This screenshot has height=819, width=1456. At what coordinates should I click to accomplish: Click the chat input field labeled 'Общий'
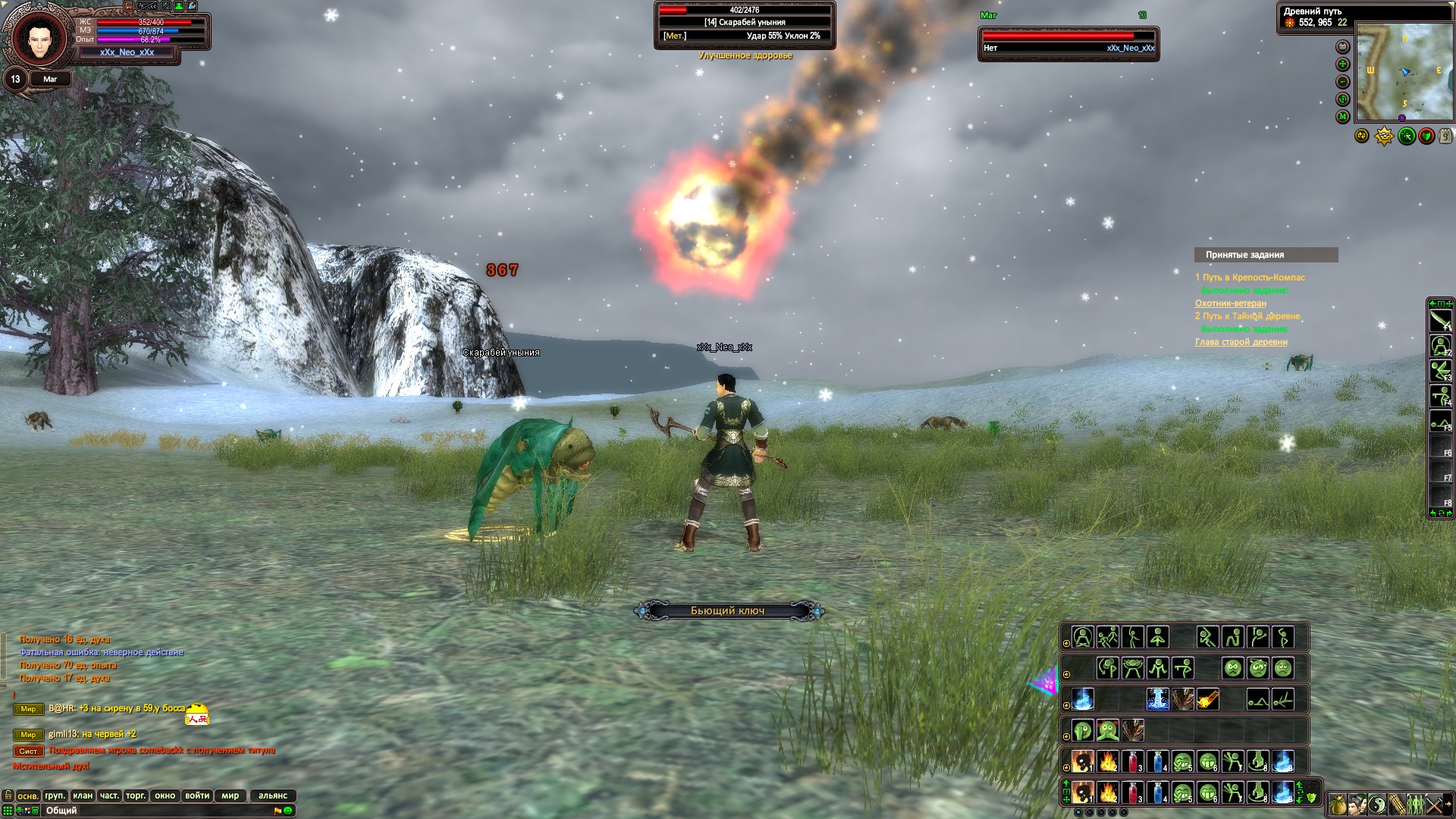coord(152,811)
